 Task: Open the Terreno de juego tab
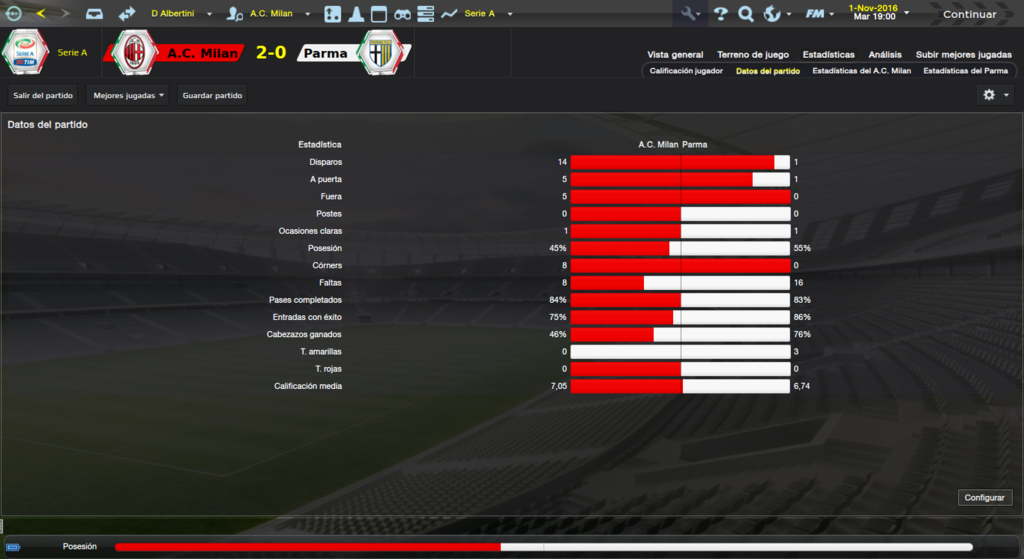pyautogui.click(x=752, y=55)
